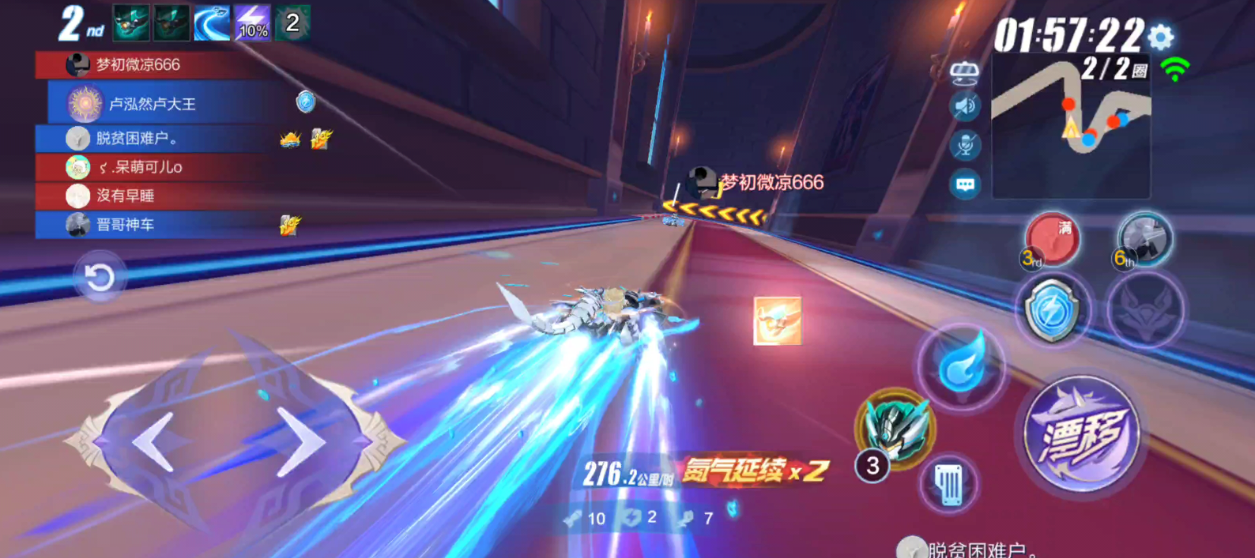Activate the blue lightning shield item
The height and width of the screenshot is (558, 1255).
click(1051, 312)
